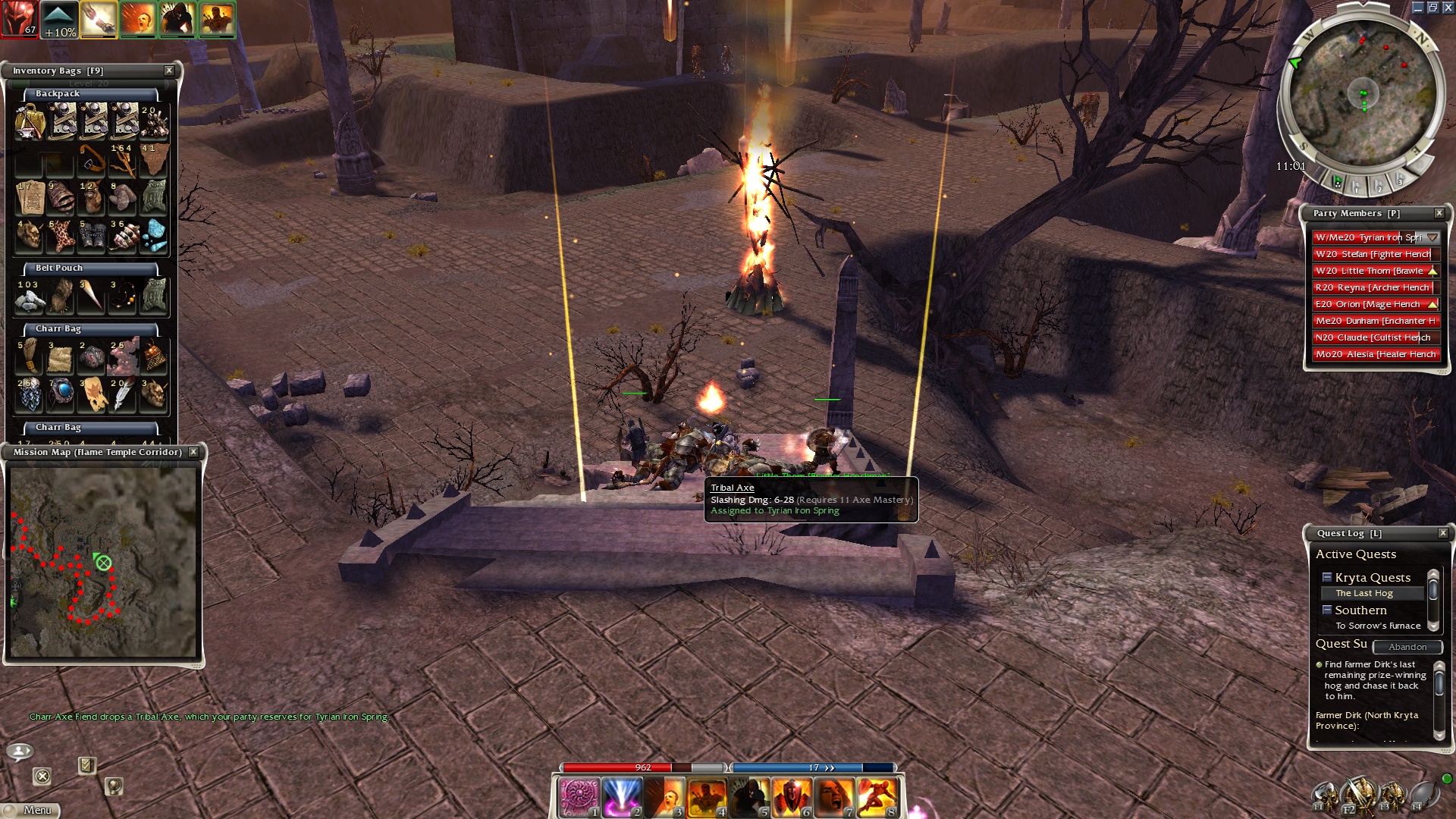The width and height of the screenshot is (1456, 819).
Task: Collapse the Kryta Quests group
Action: pos(1327,577)
